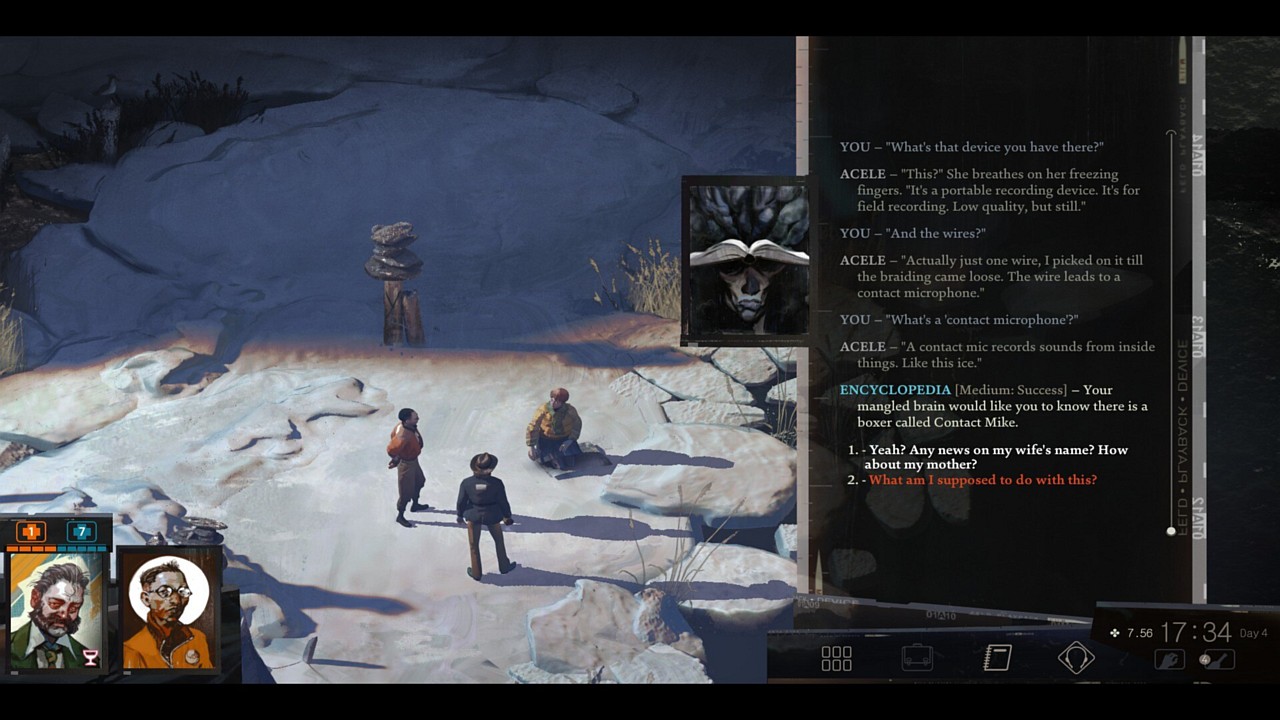1280x720 pixels.
Task: Click Kim's orange-jacket portrait
Action: (170, 608)
